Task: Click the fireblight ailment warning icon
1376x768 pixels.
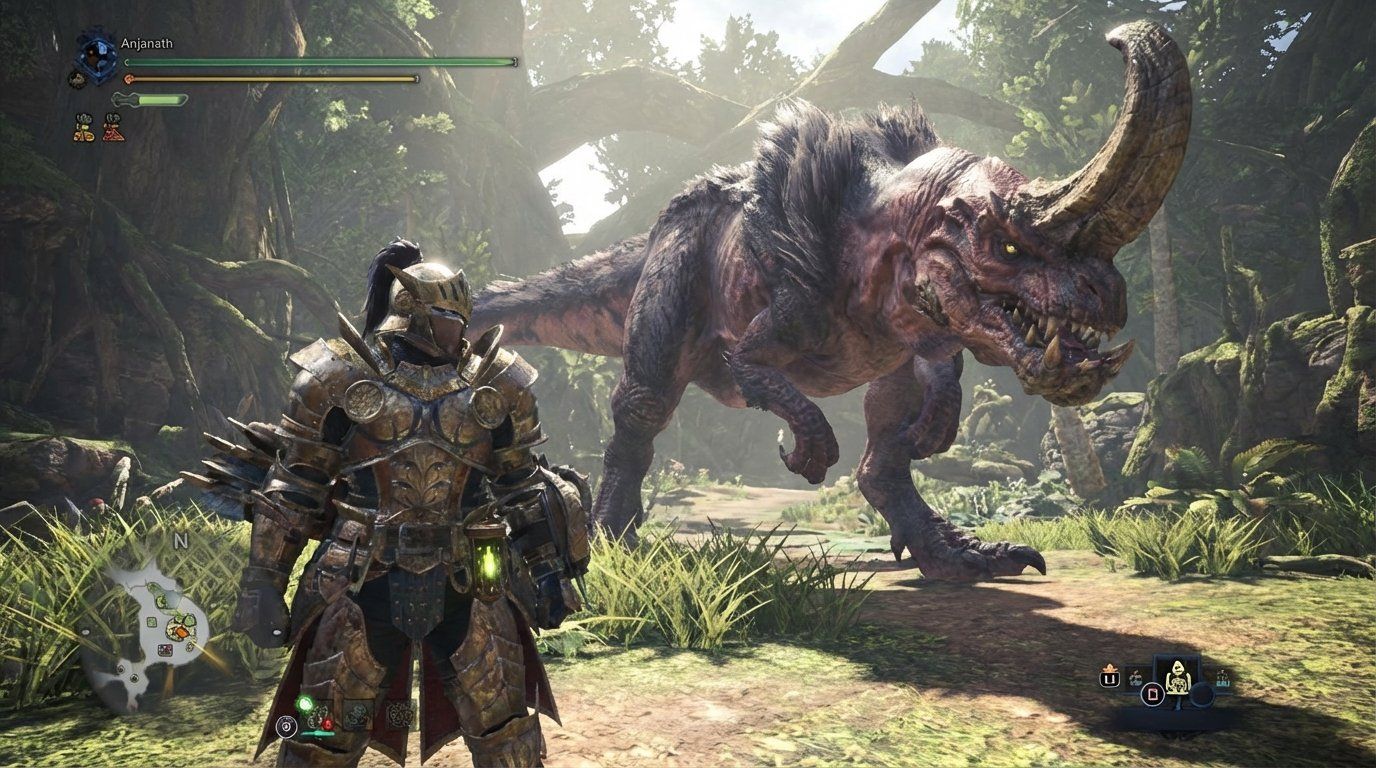Action: tap(113, 129)
